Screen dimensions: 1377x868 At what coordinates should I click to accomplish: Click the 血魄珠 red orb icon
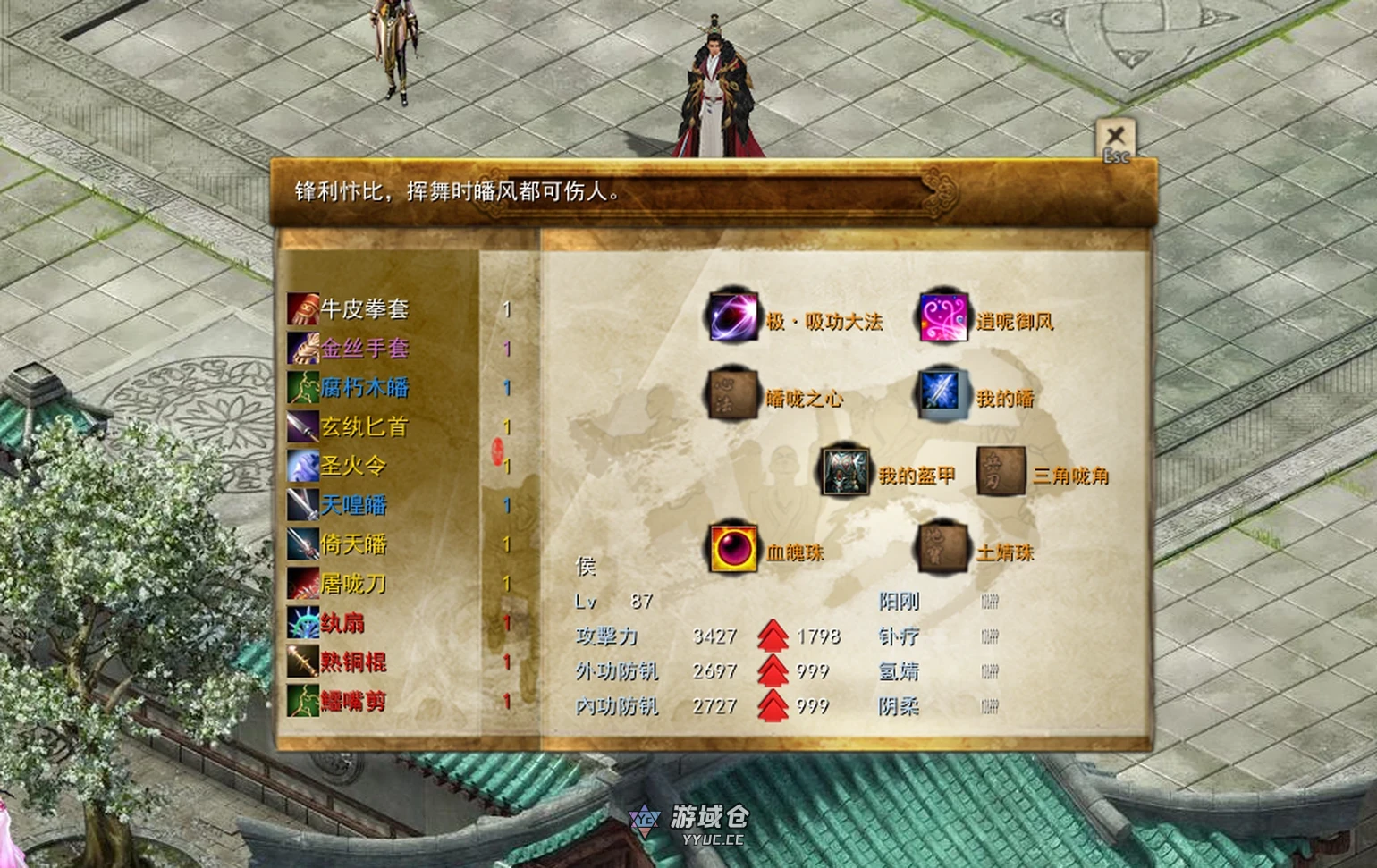tap(734, 548)
